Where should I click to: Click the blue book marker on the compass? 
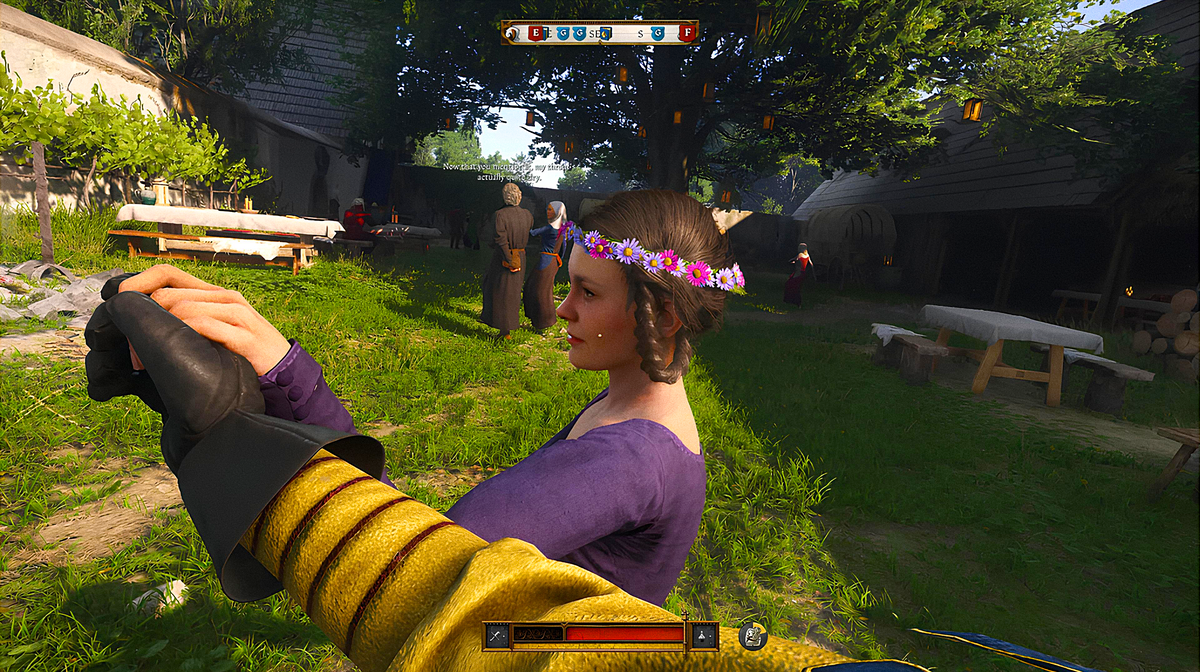coord(605,33)
